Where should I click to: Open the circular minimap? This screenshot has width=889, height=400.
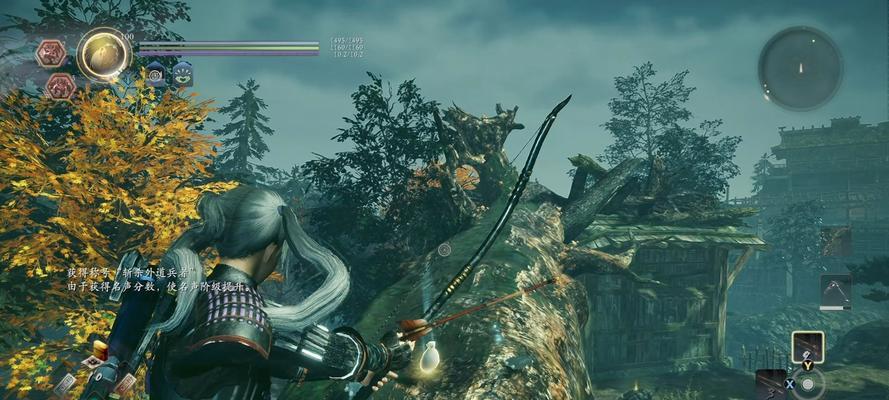(799, 67)
